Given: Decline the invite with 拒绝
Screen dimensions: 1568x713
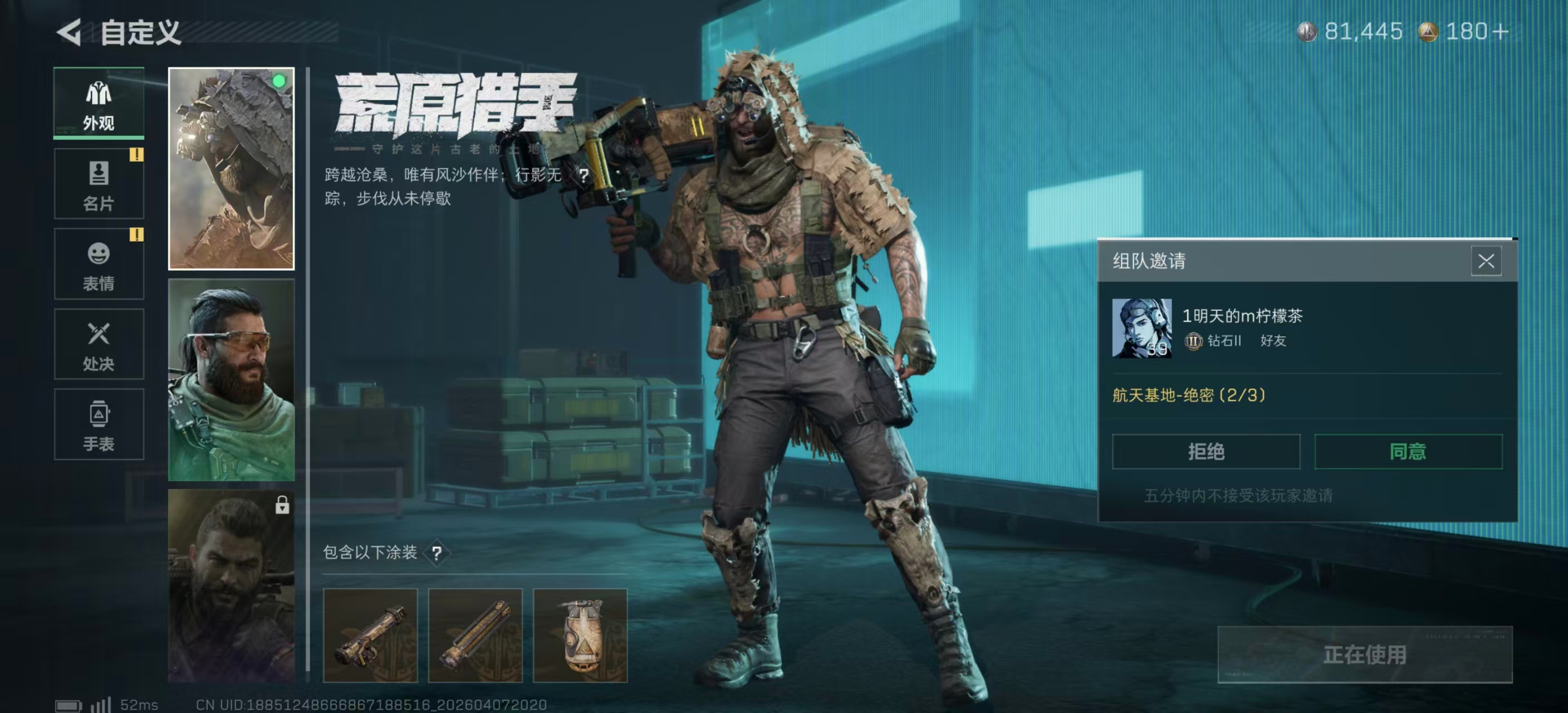Looking at the screenshot, I should pyautogui.click(x=1206, y=452).
